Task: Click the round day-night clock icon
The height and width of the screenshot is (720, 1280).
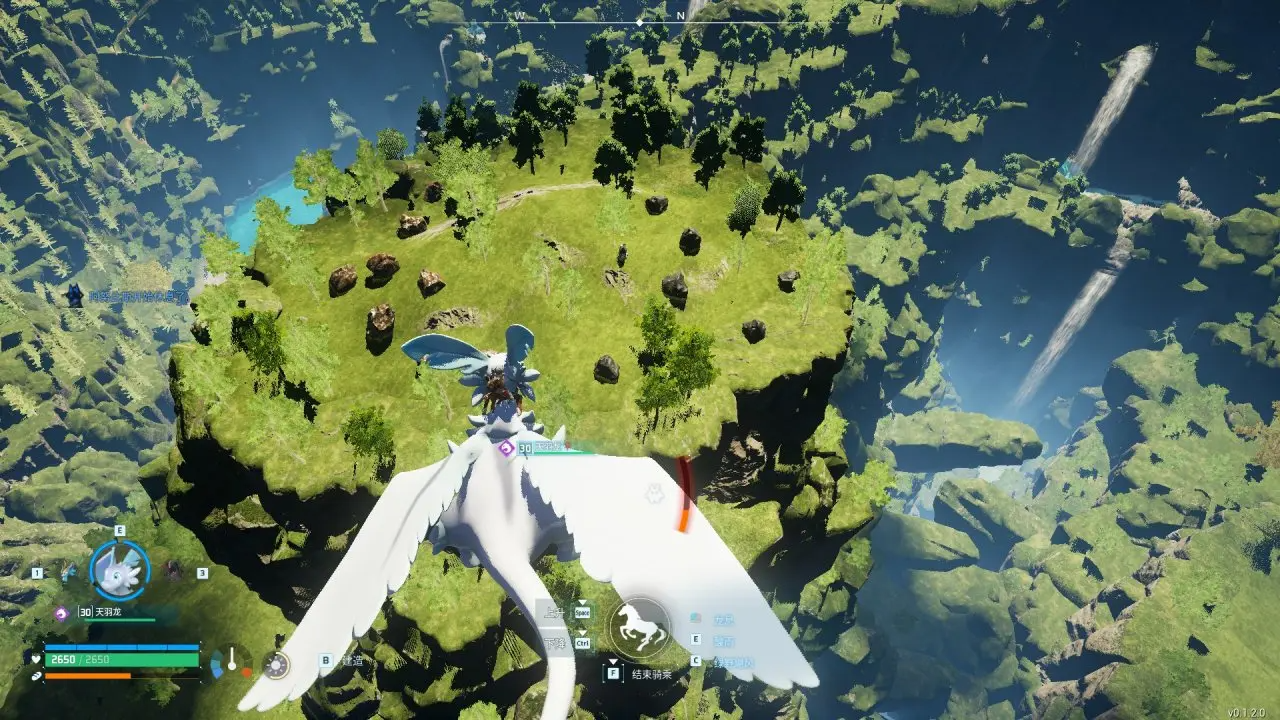Action: click(x=276, y=662)
